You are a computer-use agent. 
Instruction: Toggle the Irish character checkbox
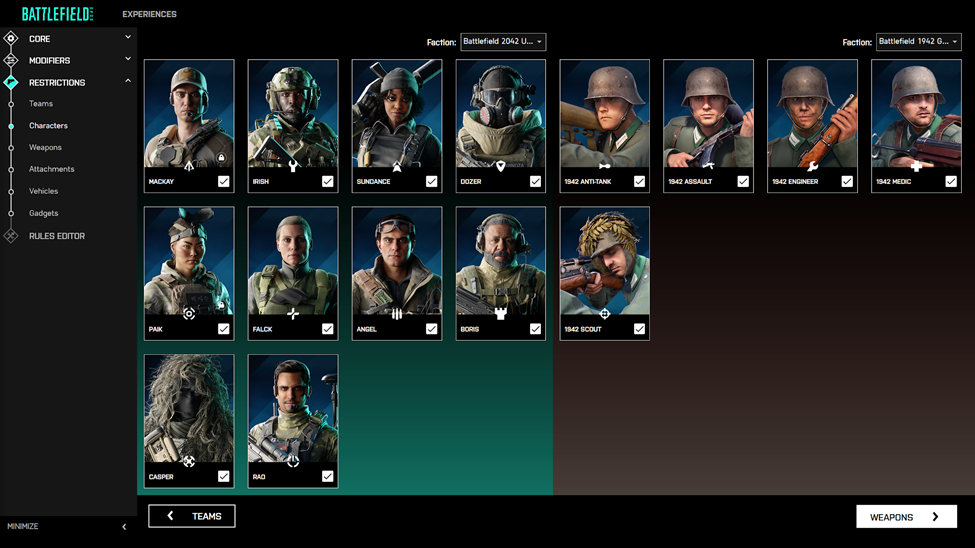coord(327,182)
